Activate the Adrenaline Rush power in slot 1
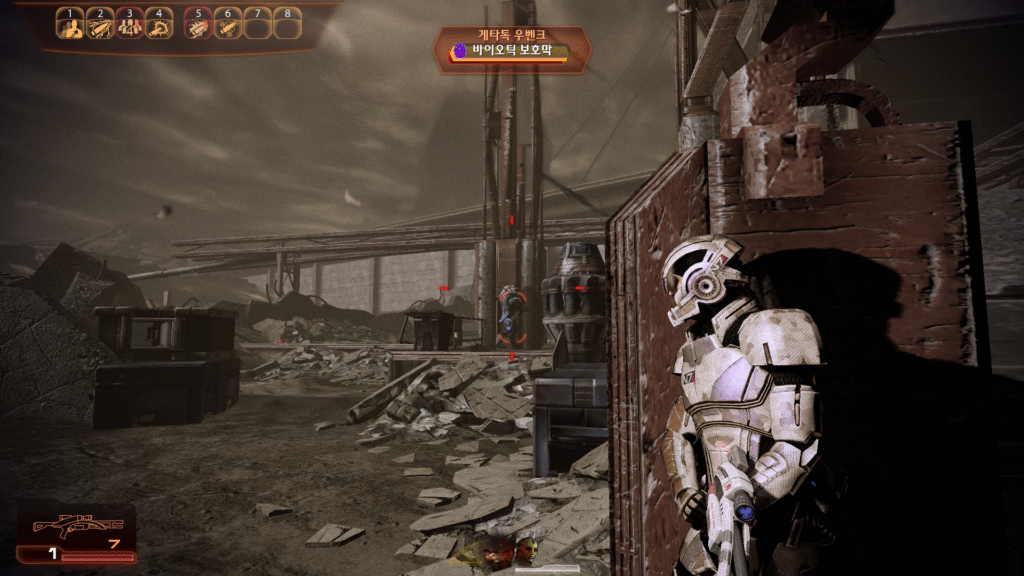This screenshot has width=1024, height=576. pyautogui.click(x=70, y=26)
